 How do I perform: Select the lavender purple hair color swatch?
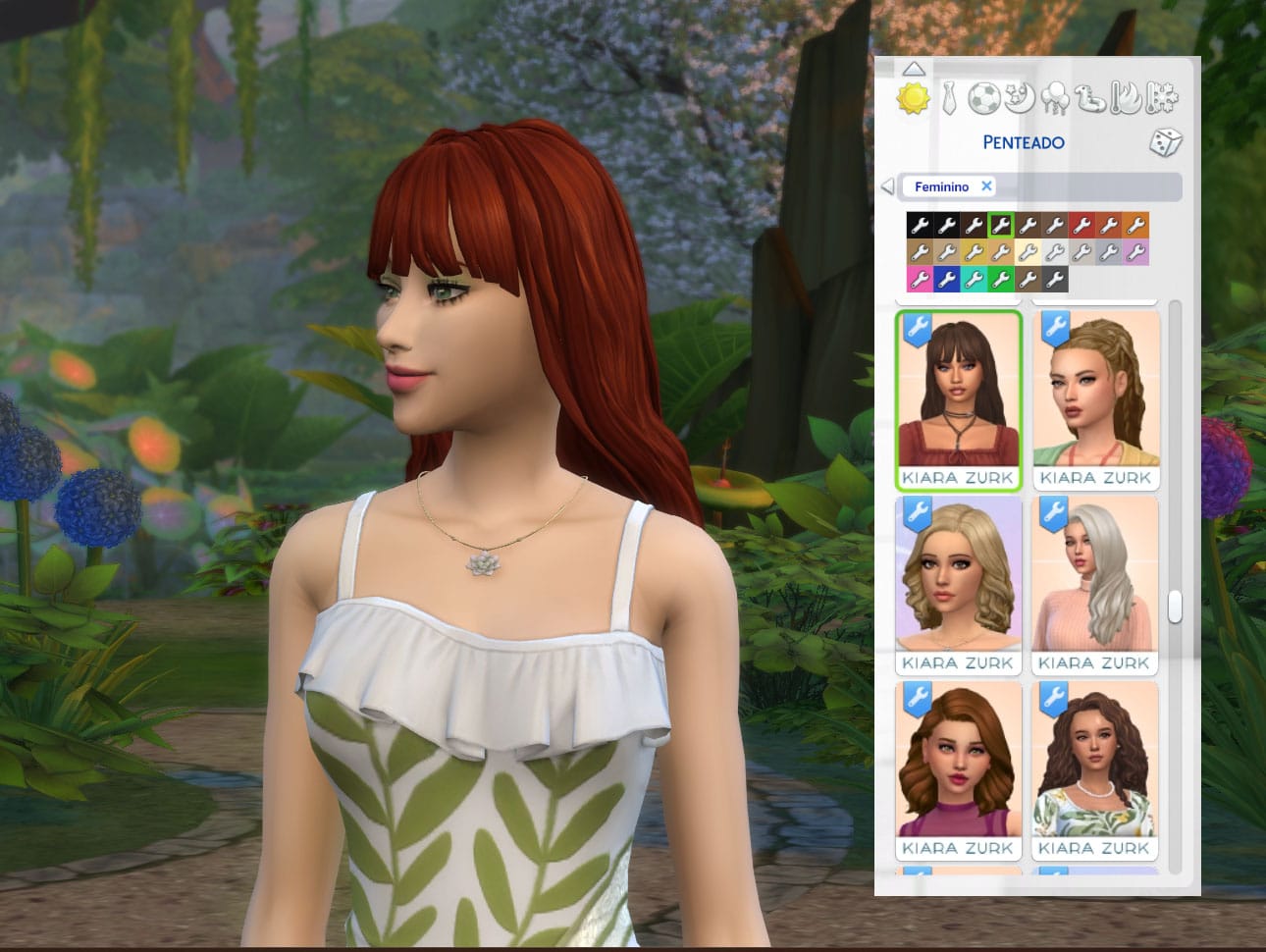point(1135,253)
